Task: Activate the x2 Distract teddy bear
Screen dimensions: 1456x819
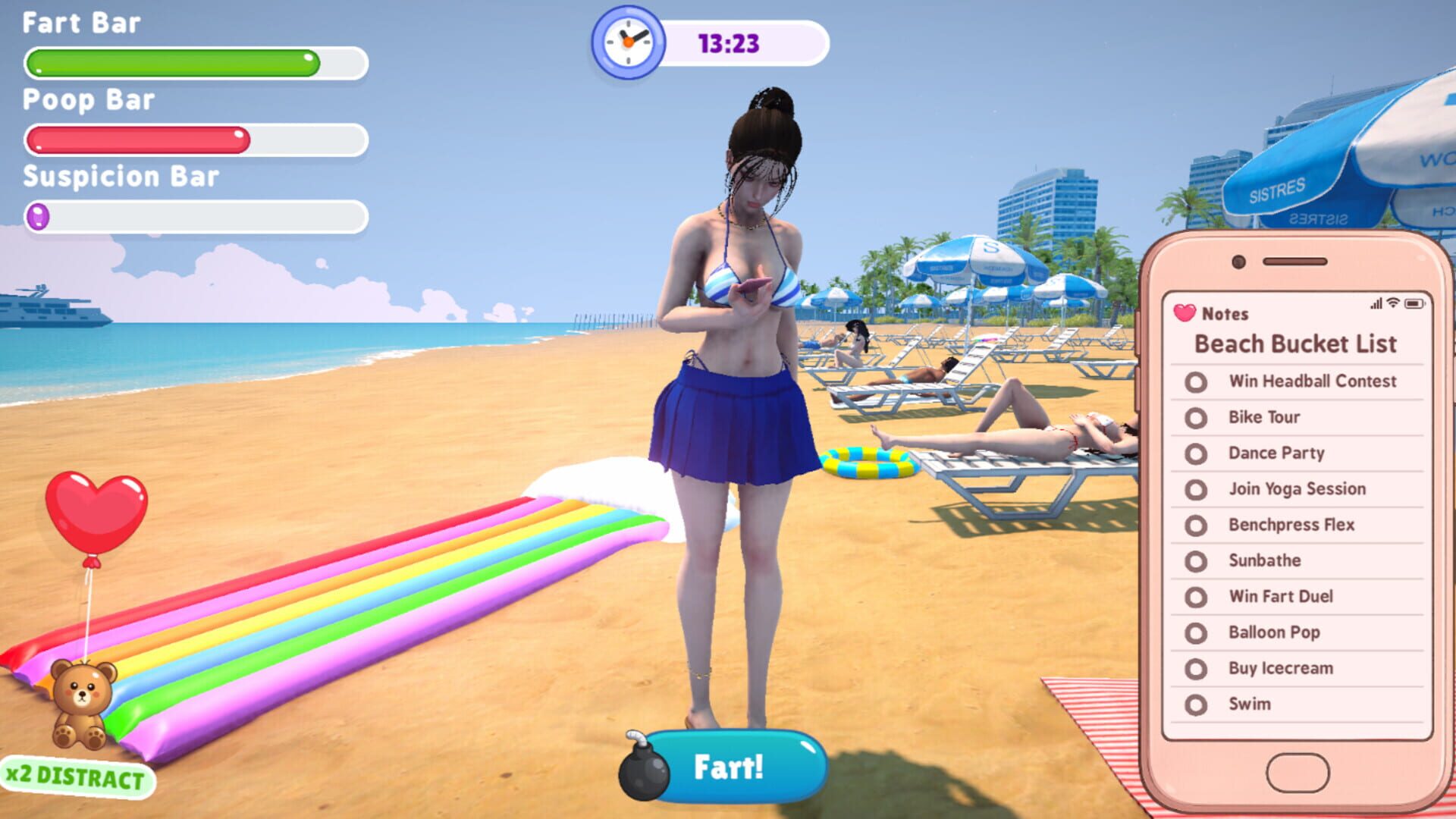Action: 82,705
